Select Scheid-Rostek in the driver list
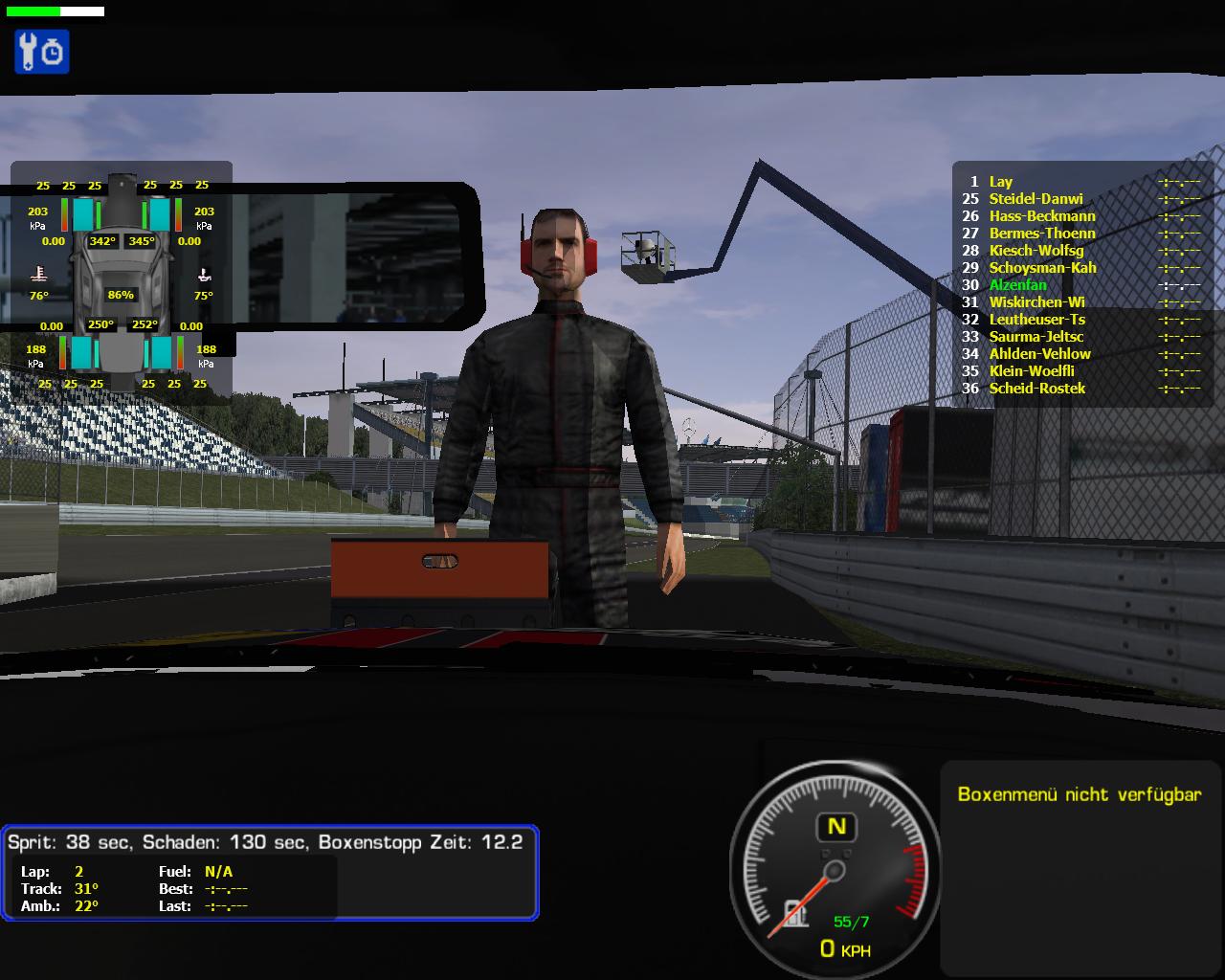The height and width of the screenshot is (980, 1225). [x=1036, y=389]
